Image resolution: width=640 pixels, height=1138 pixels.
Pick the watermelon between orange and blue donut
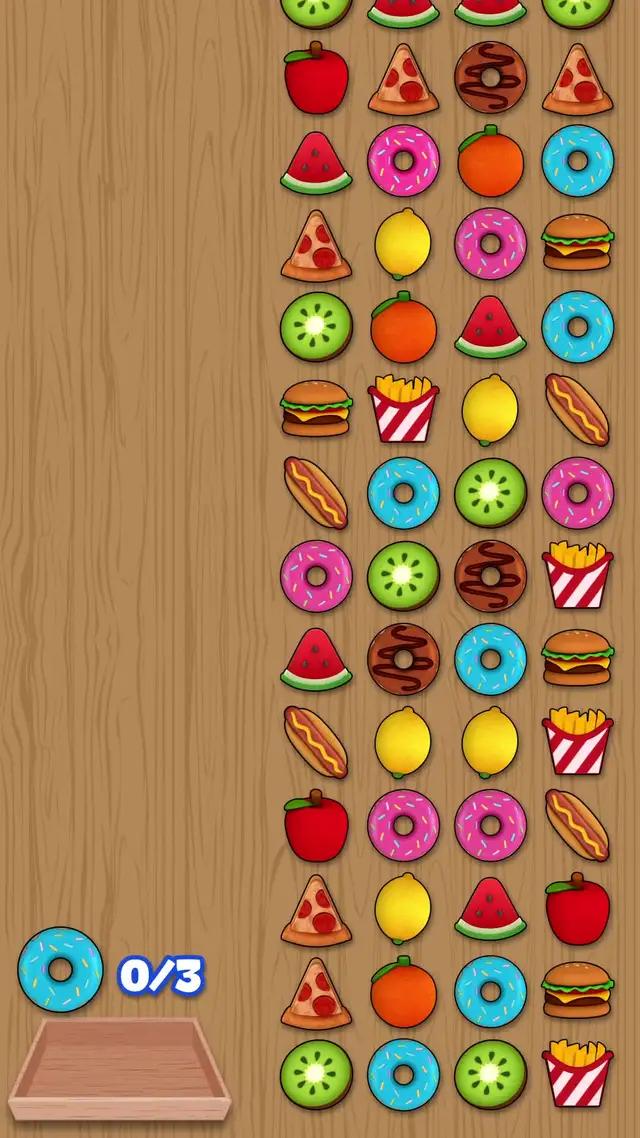pos(490,327)
